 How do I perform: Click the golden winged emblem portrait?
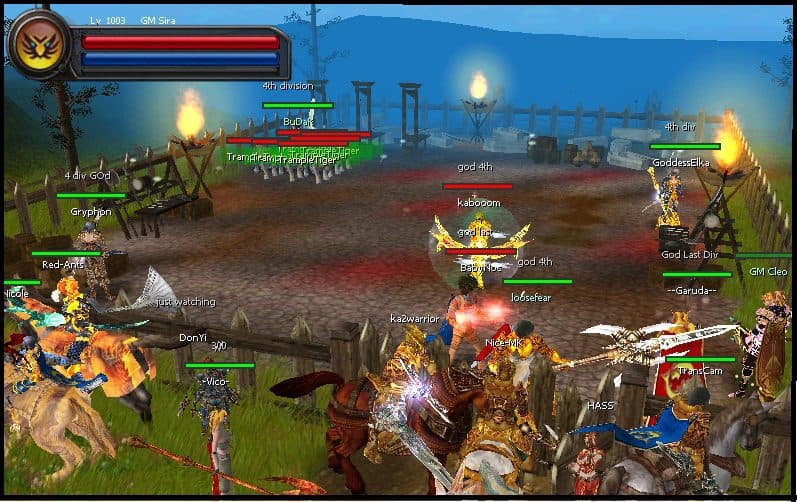coord(39,45)
